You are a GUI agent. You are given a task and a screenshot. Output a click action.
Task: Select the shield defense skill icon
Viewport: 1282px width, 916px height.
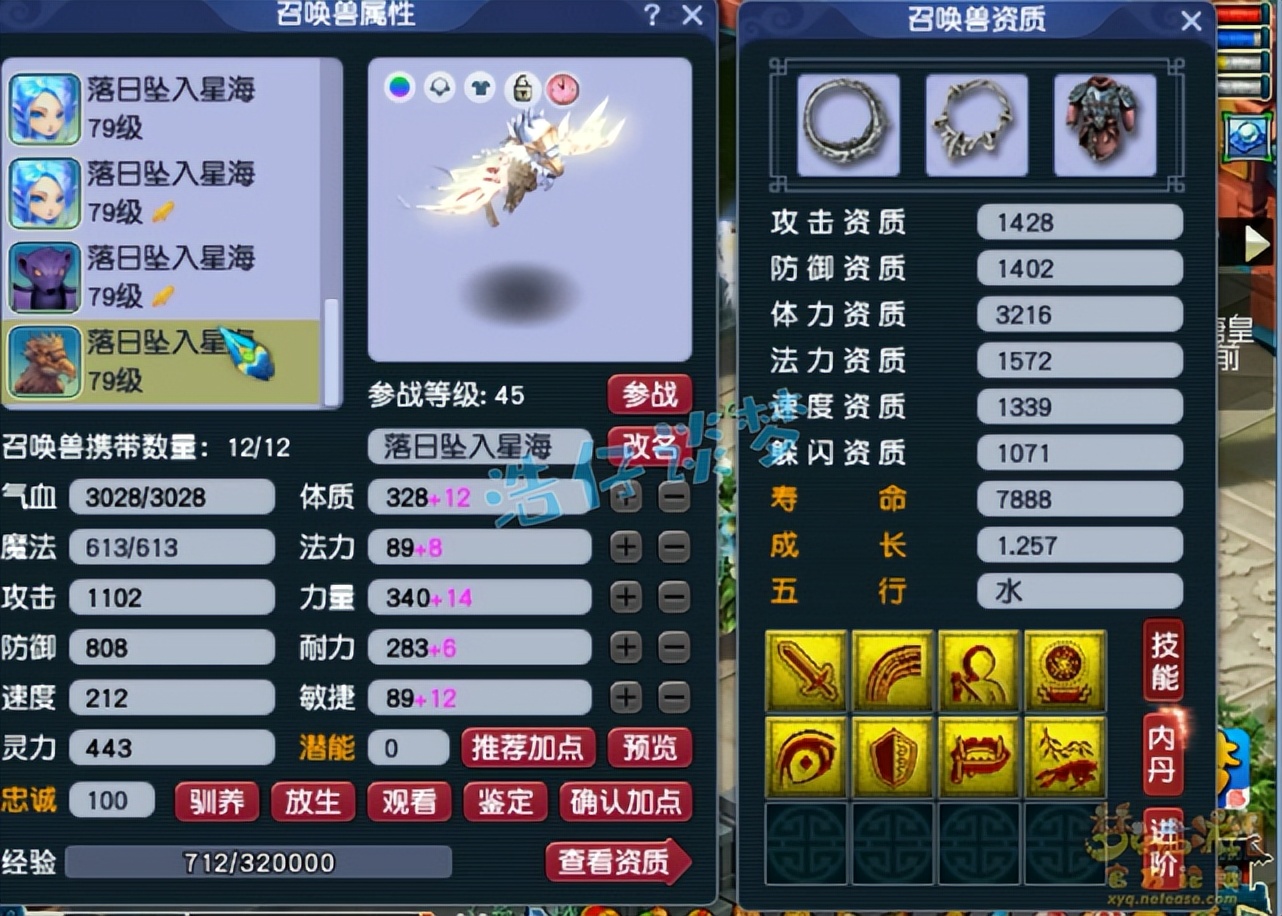(892, 757)
